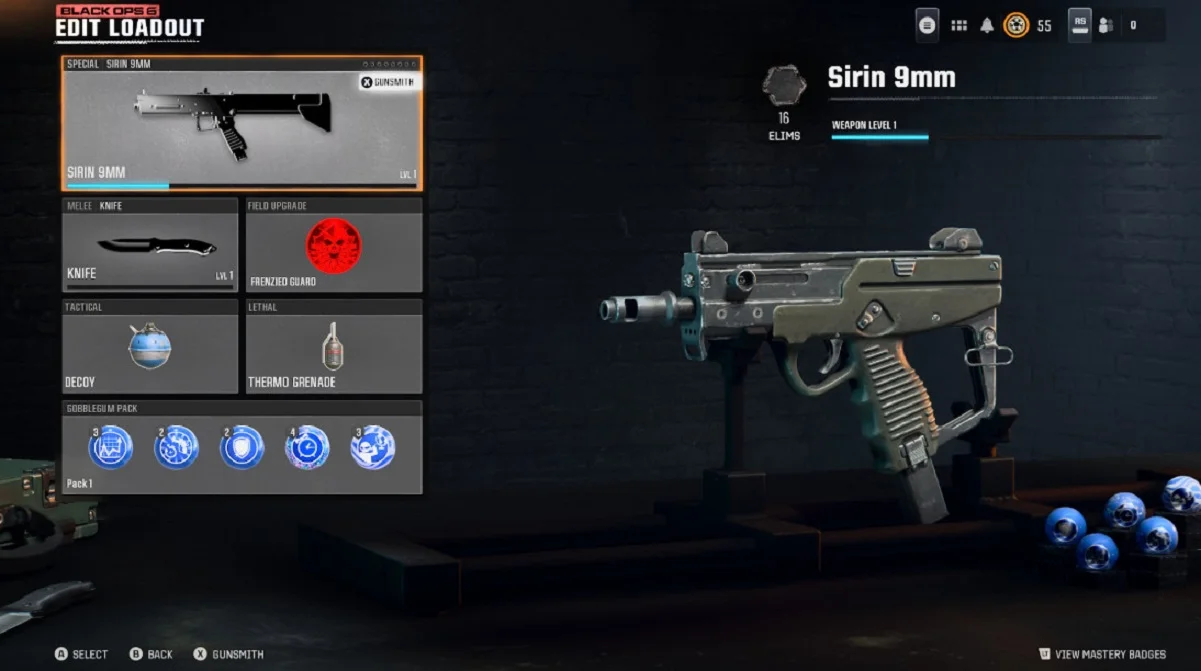The image size is (1201, 671).
Task: Pick the shield gobblegum
Action: coord(242,447)
